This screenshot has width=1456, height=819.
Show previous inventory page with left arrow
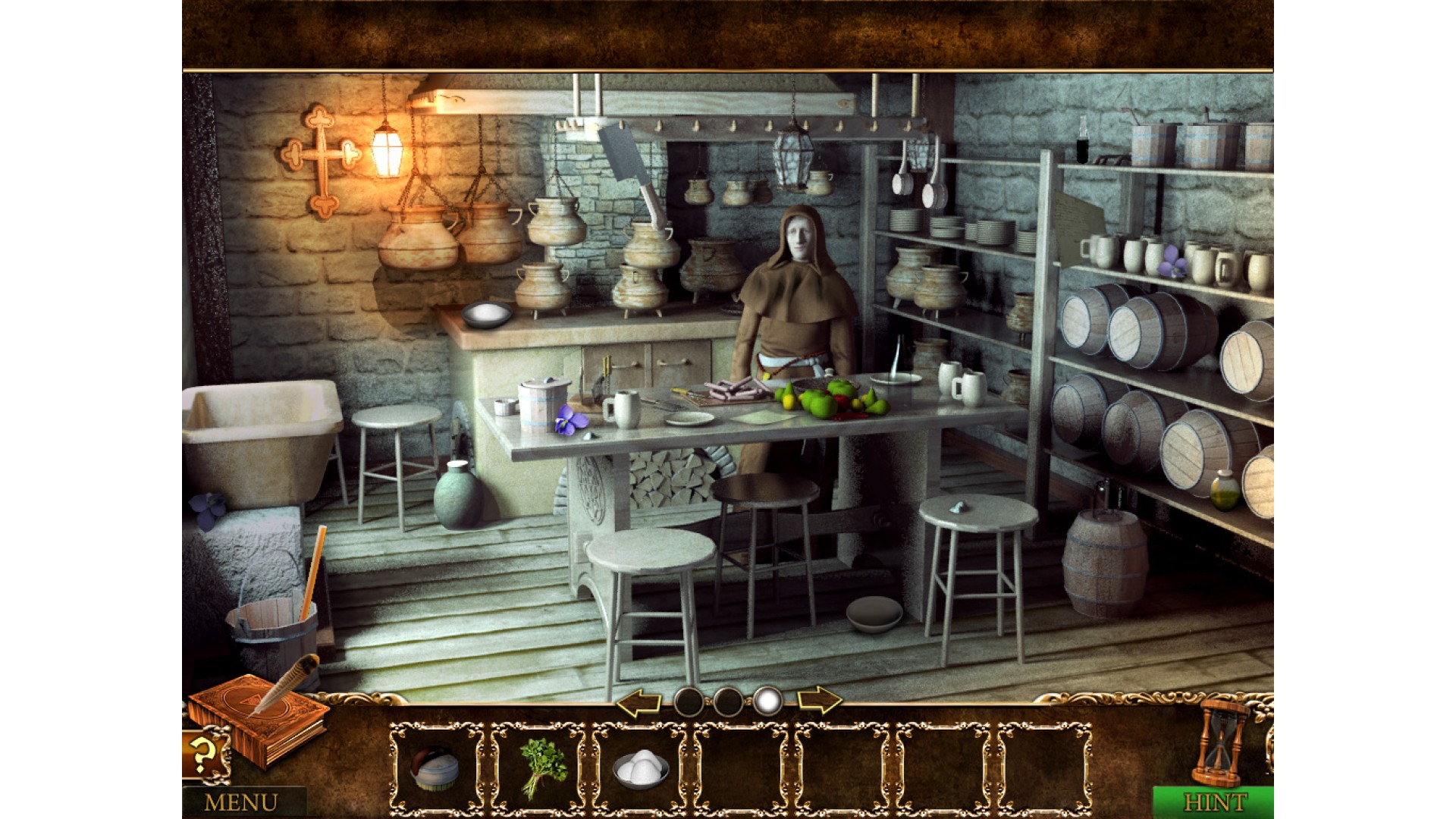tap(638, 703)
